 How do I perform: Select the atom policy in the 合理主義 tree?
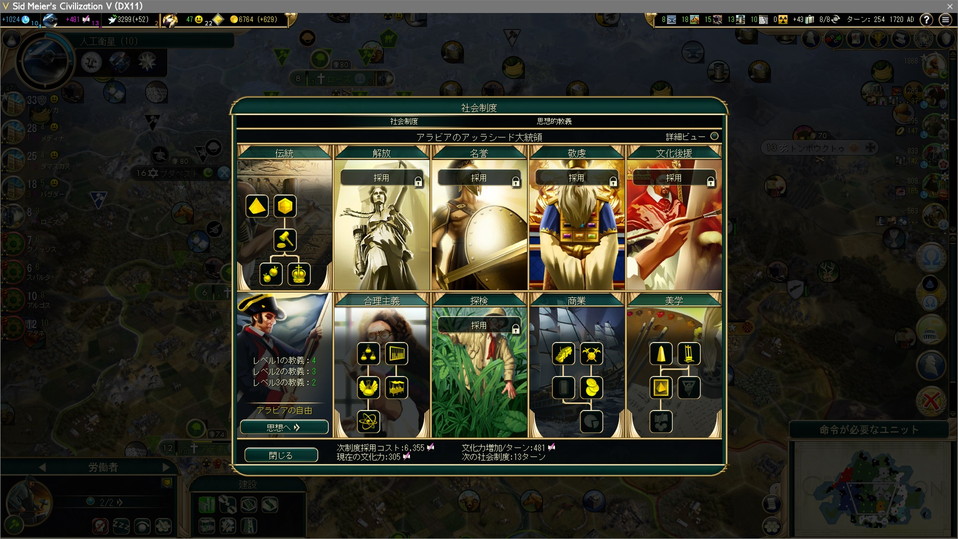pyautogui.click(x=368, y=421)
